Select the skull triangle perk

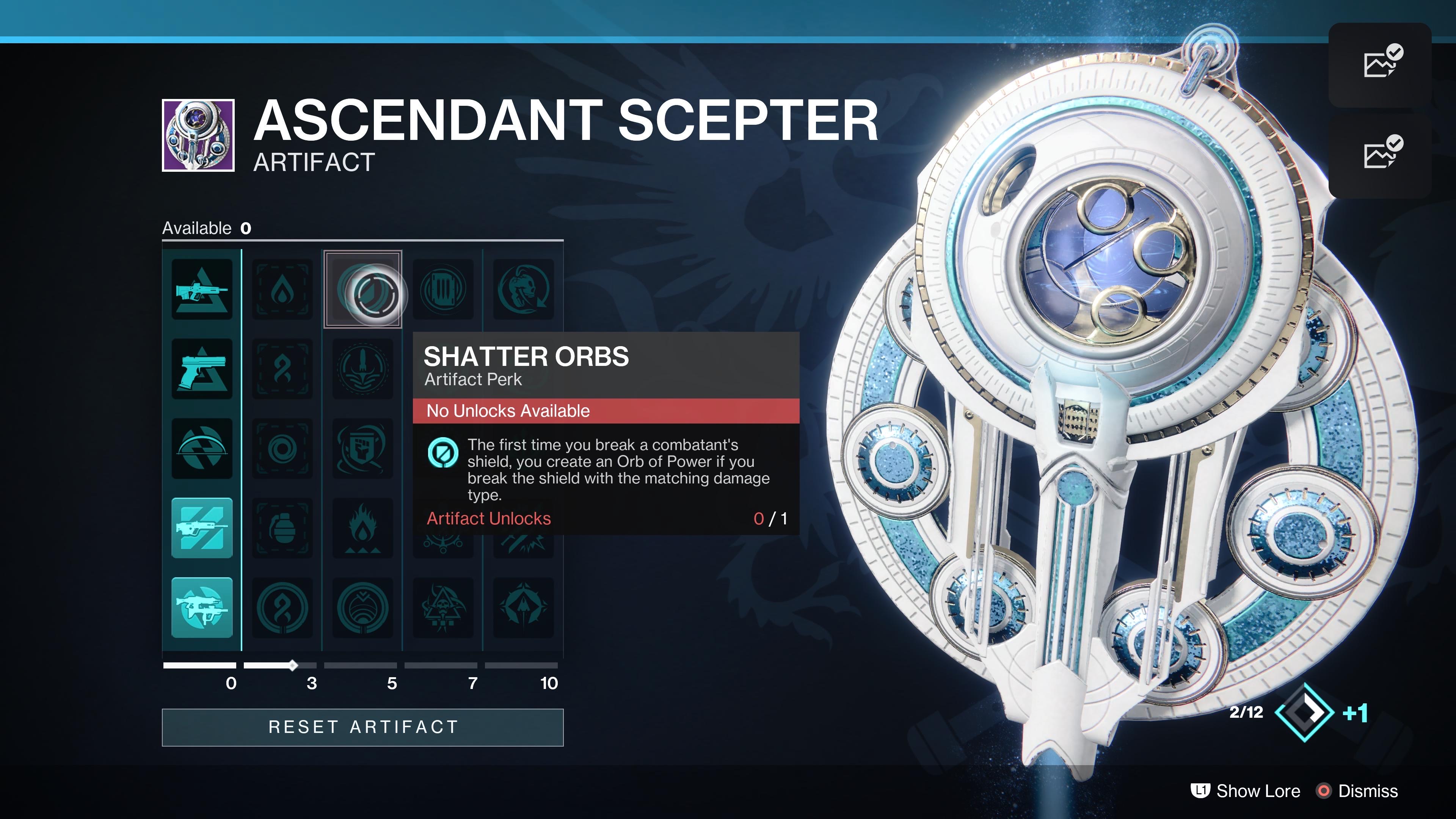click(x=443, y=607)
